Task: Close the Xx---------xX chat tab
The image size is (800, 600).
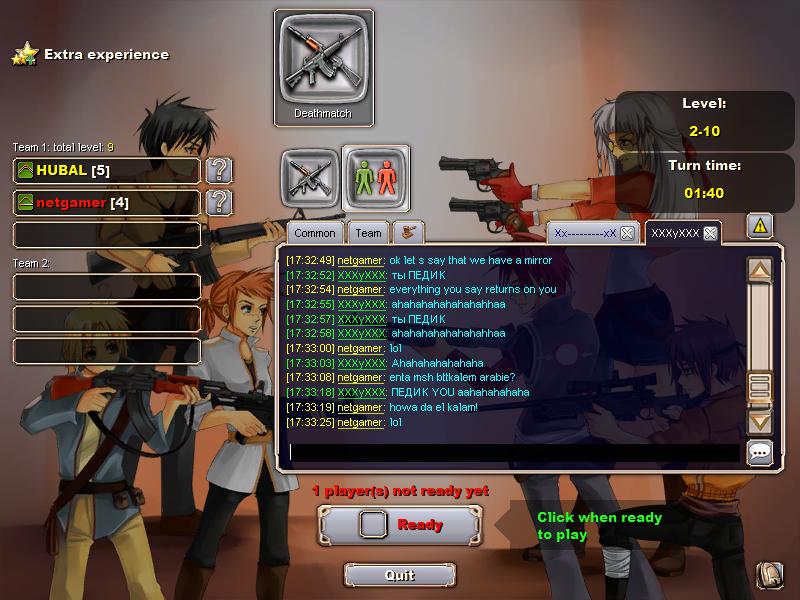Action: coord(627,233)
